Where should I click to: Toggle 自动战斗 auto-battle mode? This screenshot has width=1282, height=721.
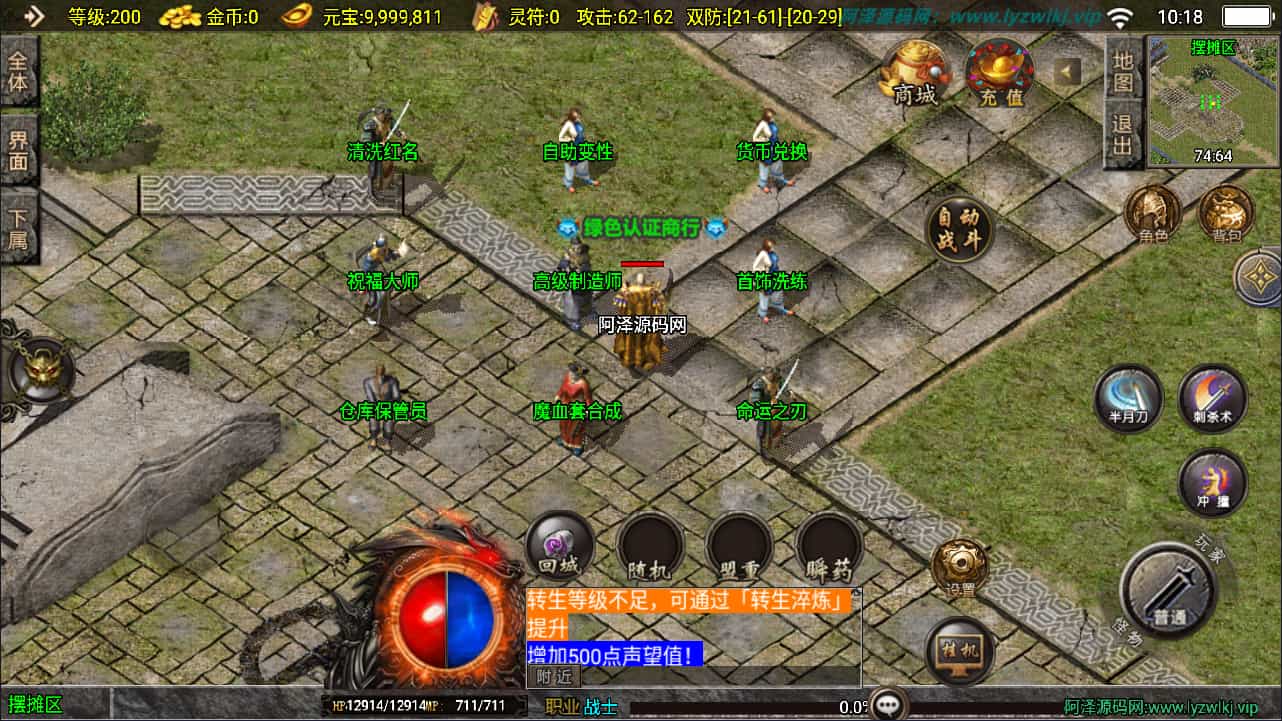(957, 229)
